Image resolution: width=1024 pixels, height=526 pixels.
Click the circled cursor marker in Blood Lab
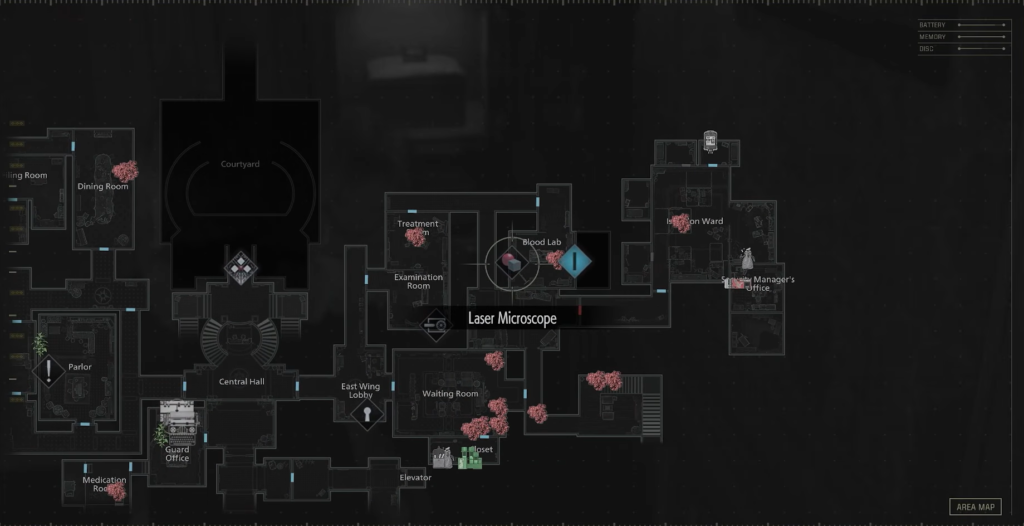tap(512, 263)
